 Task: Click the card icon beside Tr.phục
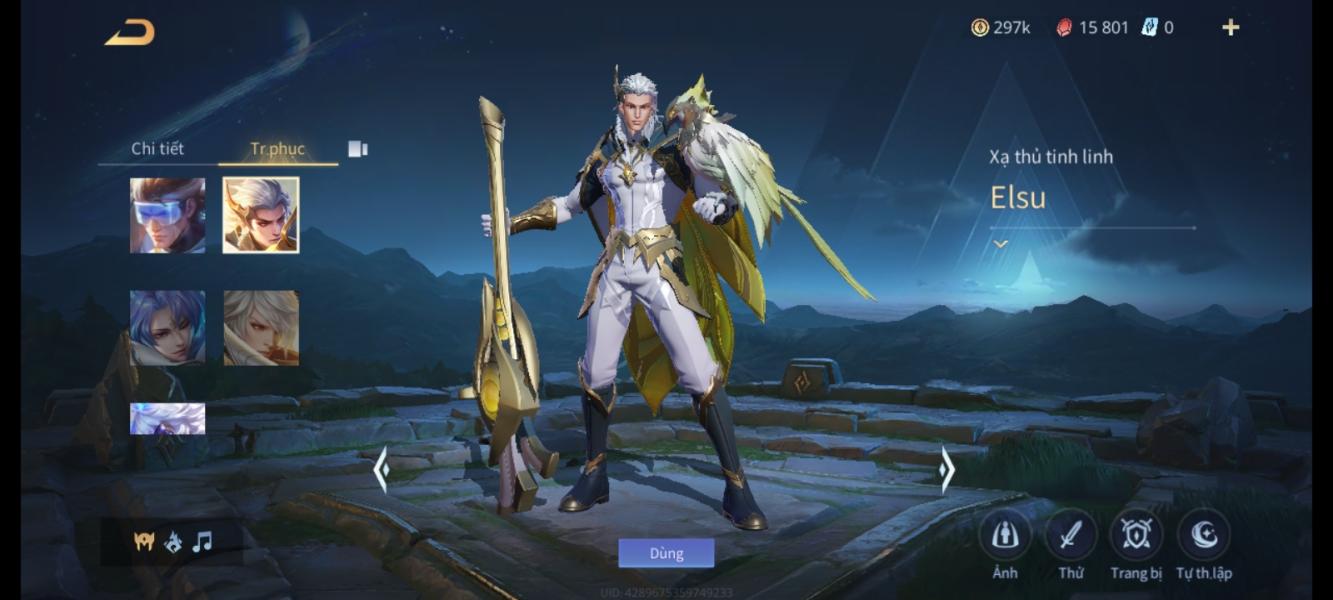[x=358, y=149]
